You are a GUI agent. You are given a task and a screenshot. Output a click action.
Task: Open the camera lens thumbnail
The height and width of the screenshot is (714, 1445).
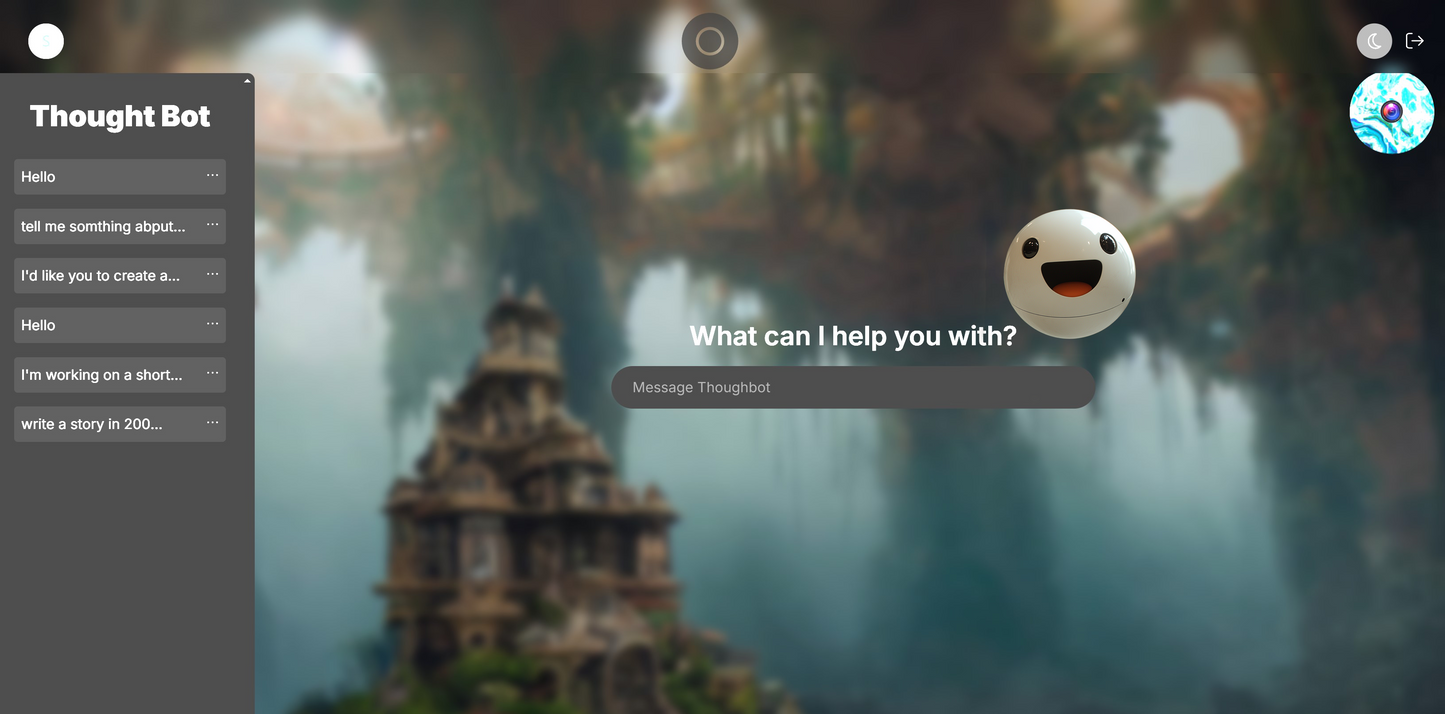point(1391,112)
